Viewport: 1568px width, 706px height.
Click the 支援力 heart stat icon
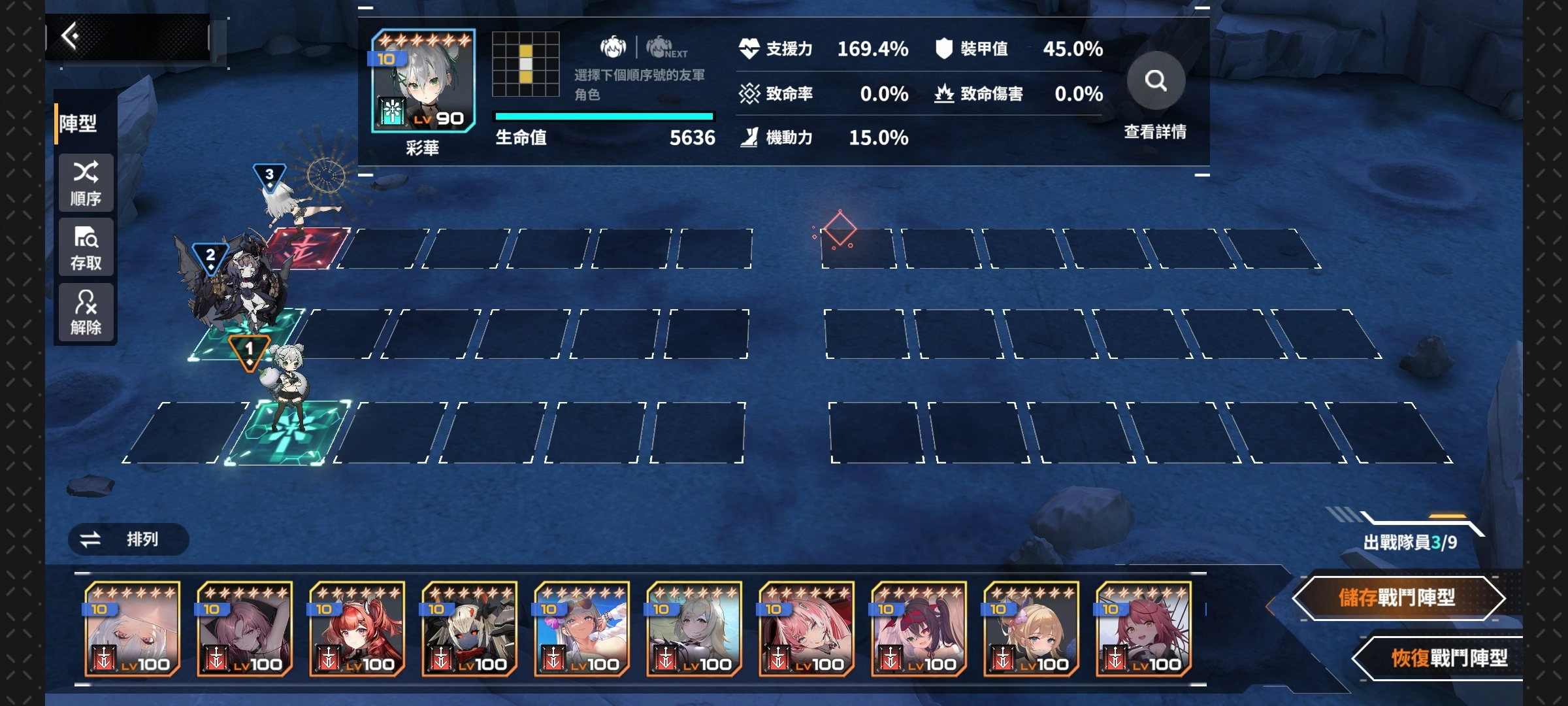748,47
